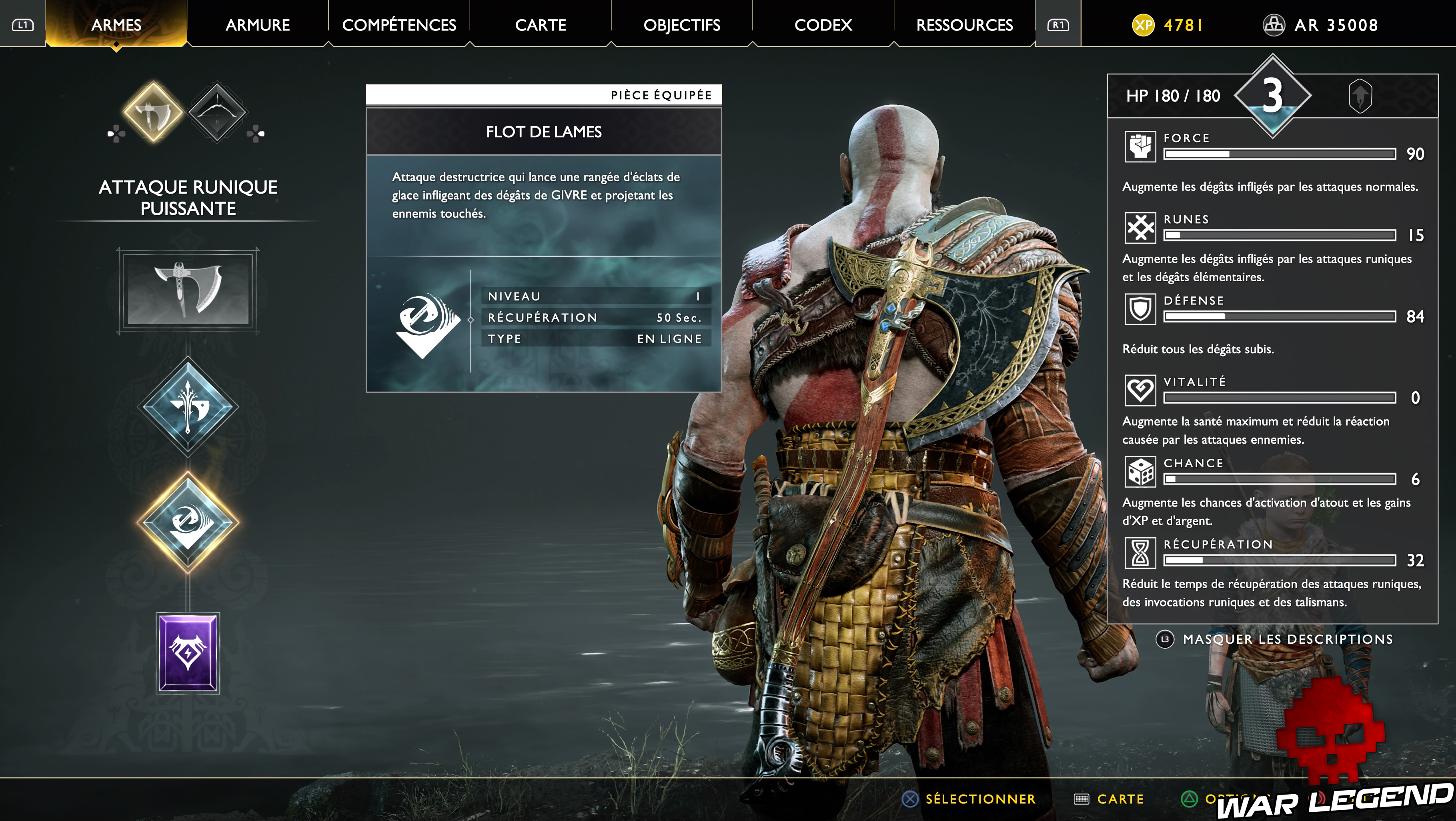Select the Leviathan axe weapon diamond
The height and width of the screenshot is (821, 1456).
pos(153,112)
